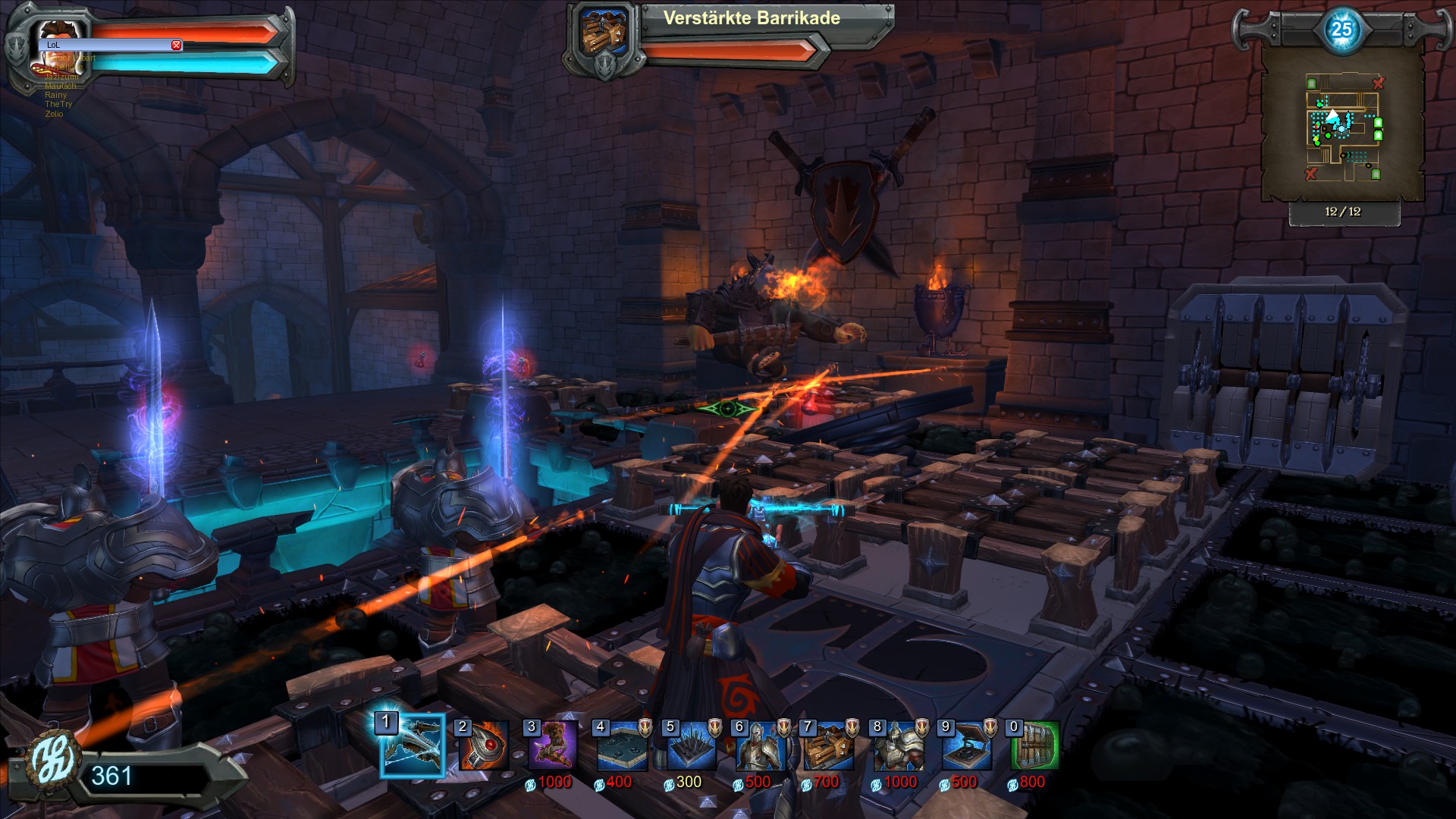This screenshot has height=819, width=1456.
Task: Equip the flame bracers in slot 2
Action: point(482,747)
